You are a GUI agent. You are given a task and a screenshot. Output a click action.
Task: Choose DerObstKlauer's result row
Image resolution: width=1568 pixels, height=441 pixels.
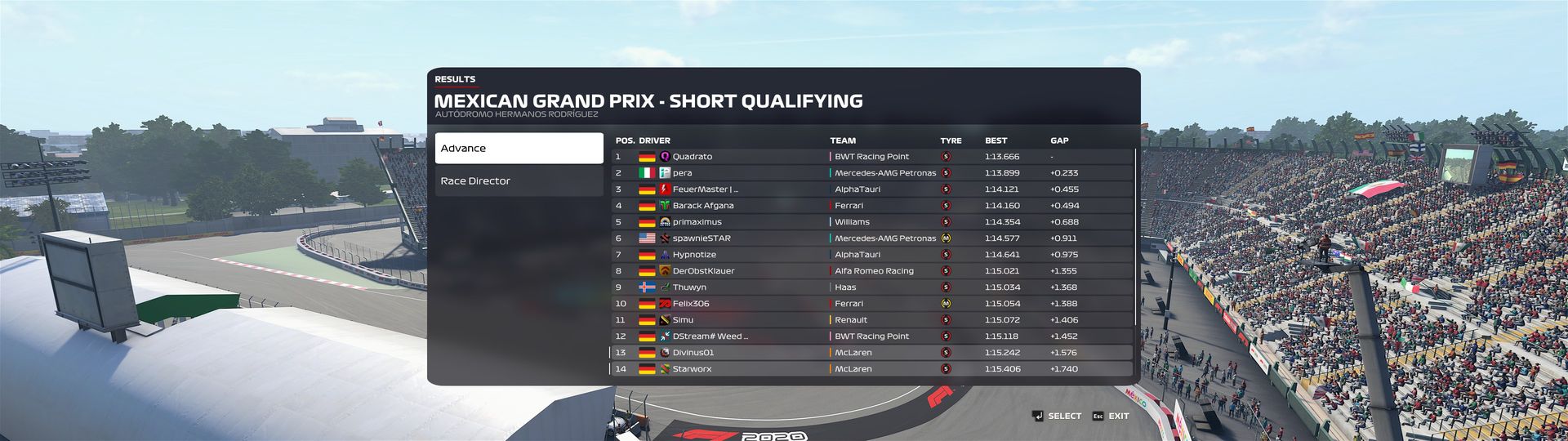871,271
